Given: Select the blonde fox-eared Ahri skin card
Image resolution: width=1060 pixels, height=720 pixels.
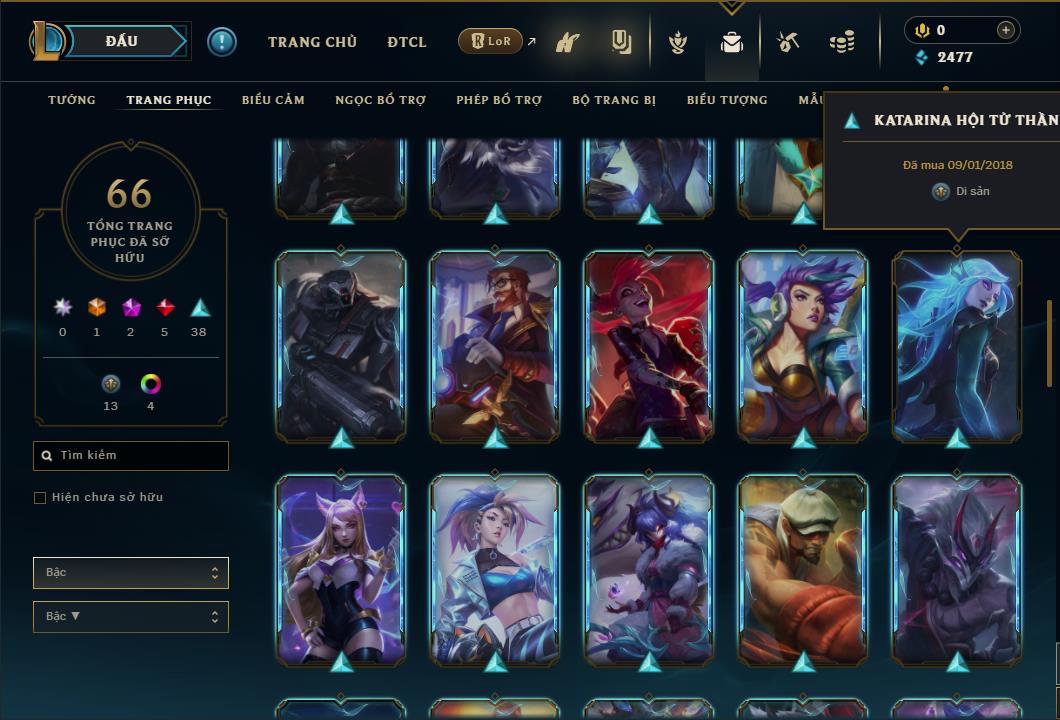Looking at the screenshot, I should click(341, 568).
